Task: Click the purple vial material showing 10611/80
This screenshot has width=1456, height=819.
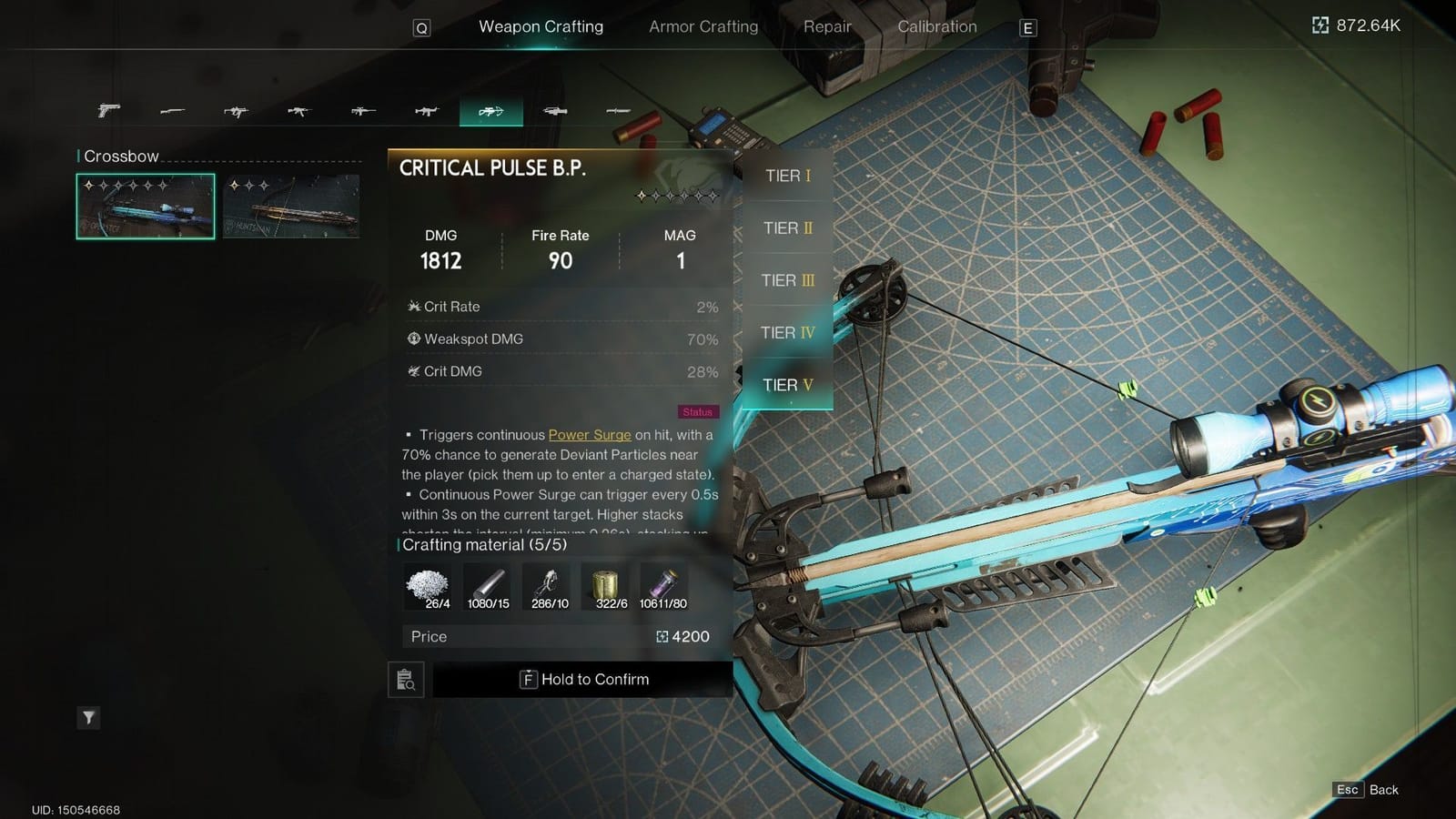Action: tap(667, 582)
